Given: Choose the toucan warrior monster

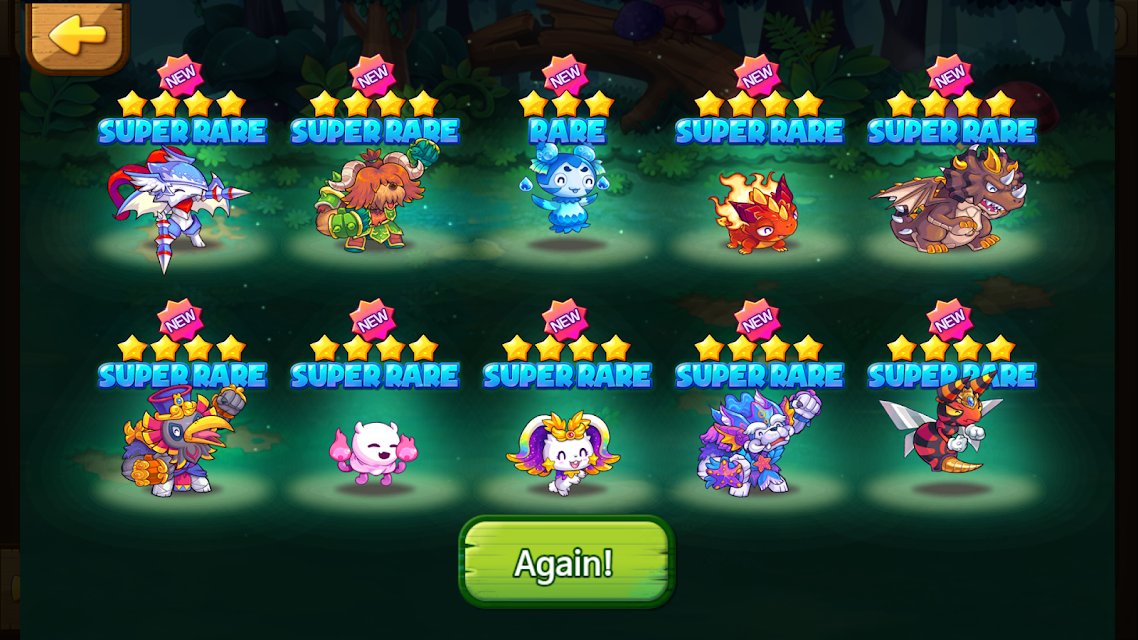Looking at the screenshot, I should [180, 443].
